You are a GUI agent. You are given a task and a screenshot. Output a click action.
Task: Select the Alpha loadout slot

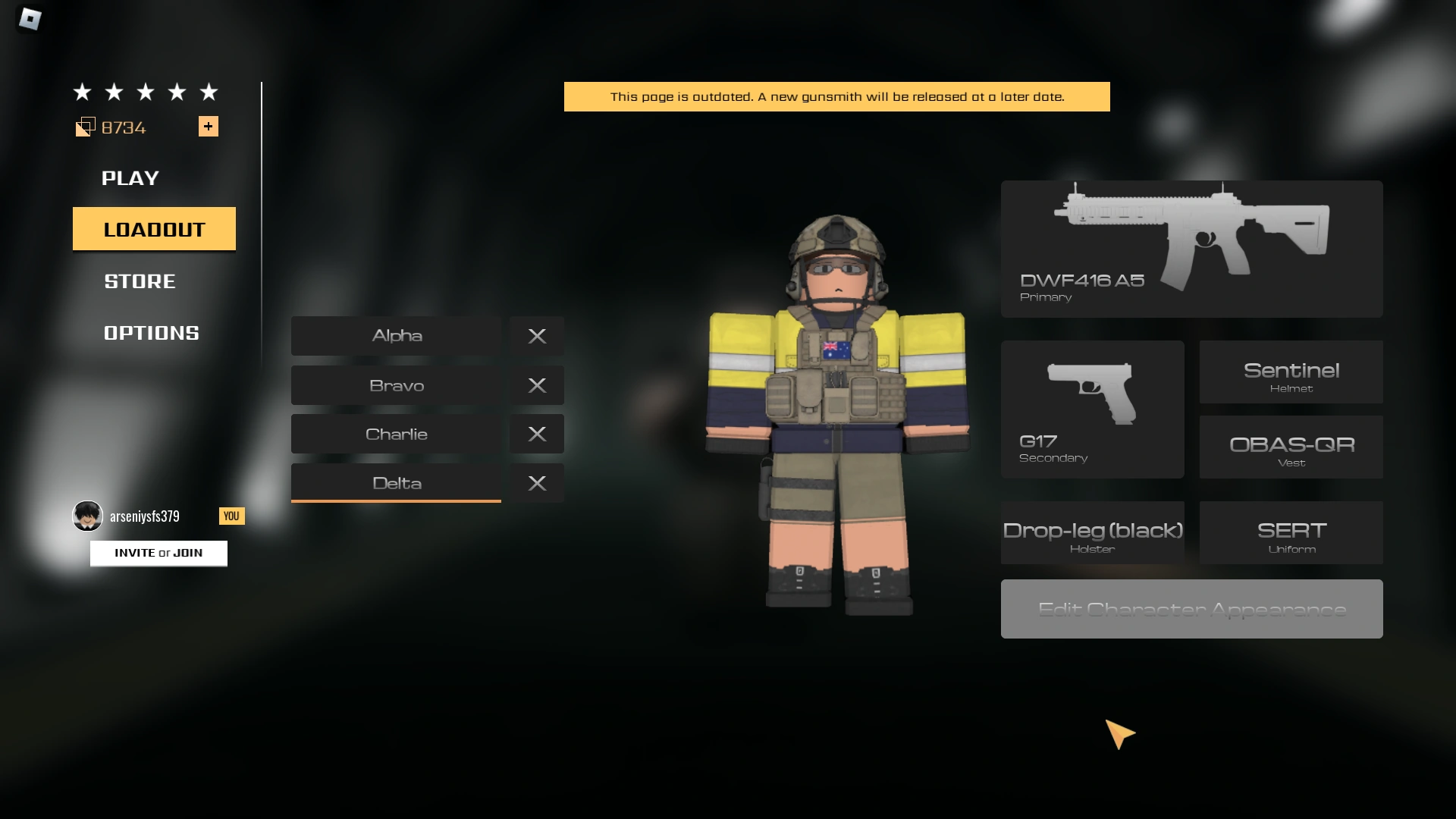pos(395,335)
